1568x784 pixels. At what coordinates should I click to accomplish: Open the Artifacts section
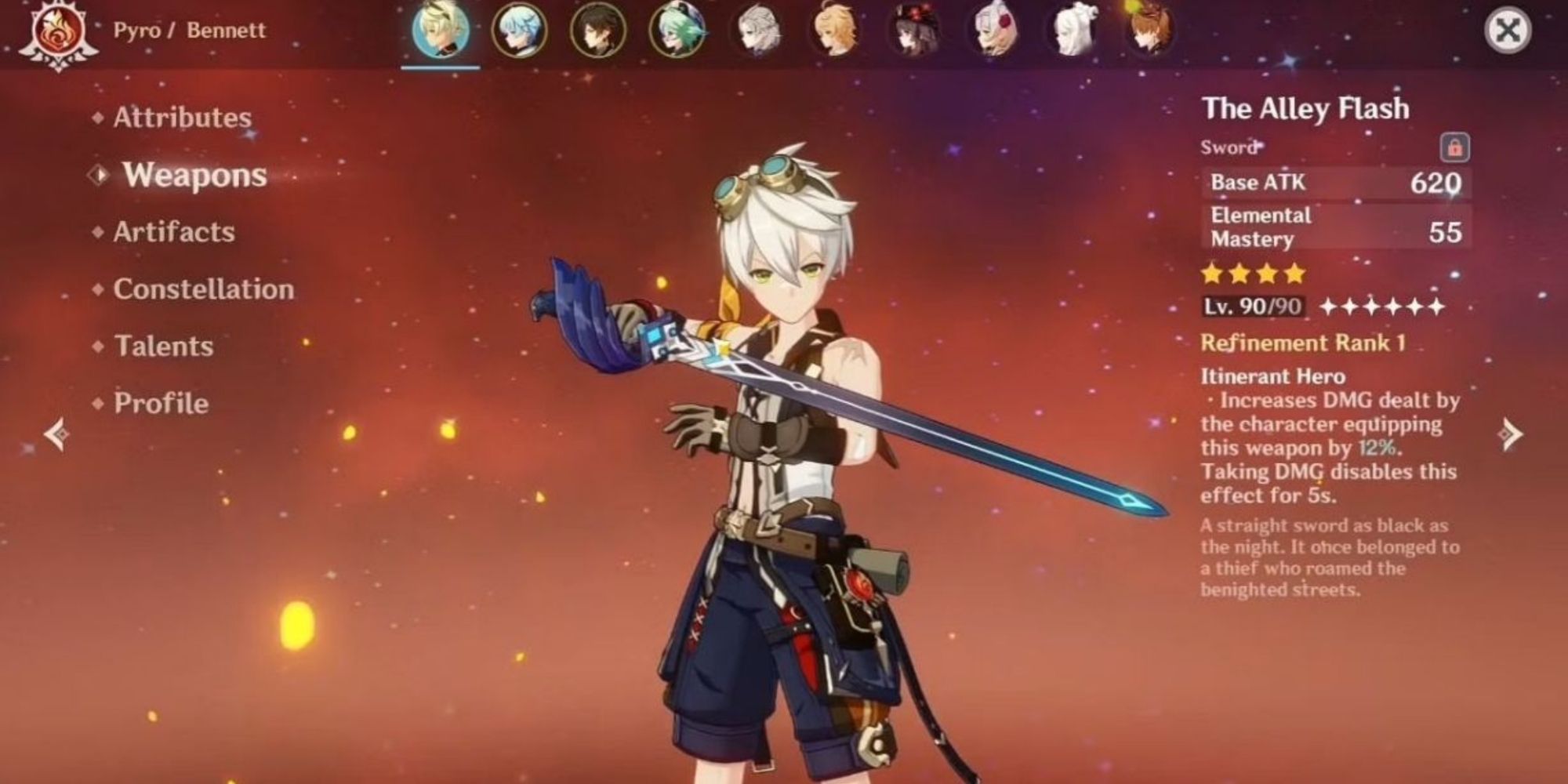(x=172, y=232)
